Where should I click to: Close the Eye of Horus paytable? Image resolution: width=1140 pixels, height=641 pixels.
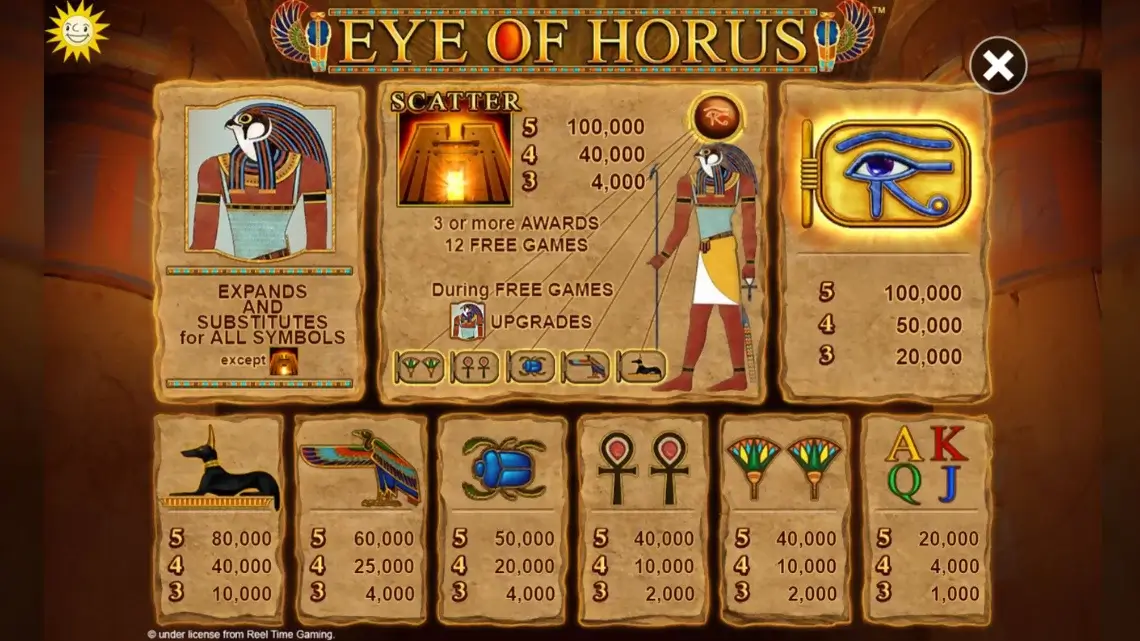pyautogui.click(x=997, y=66)
